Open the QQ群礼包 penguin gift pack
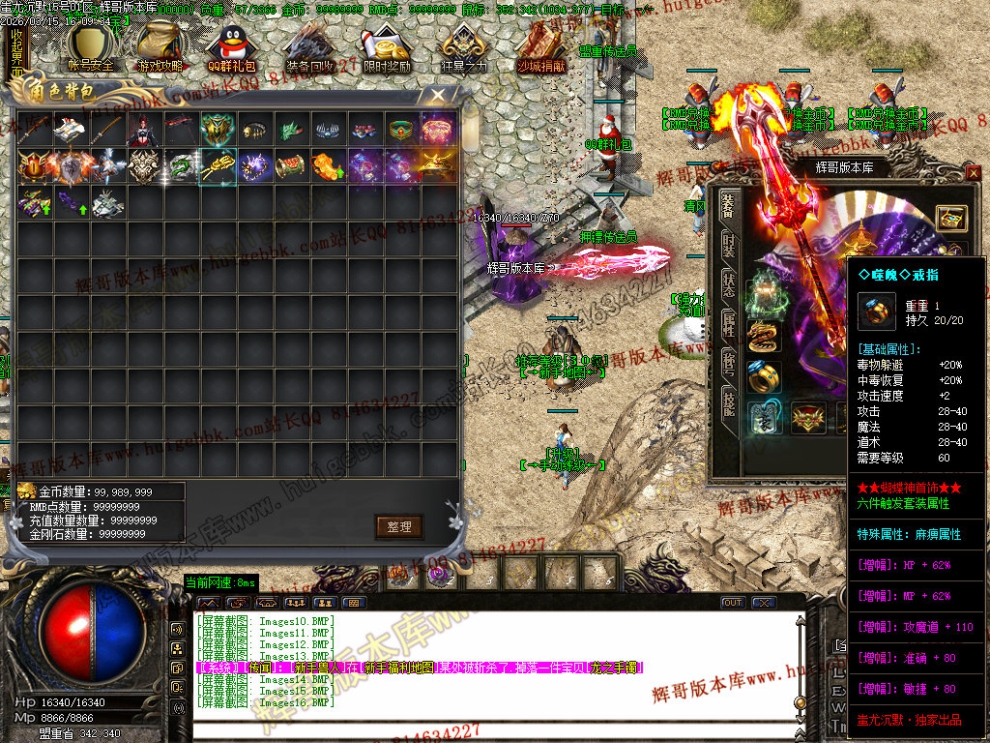This screenshot has height=743, width=990. (x=229, y=47)
